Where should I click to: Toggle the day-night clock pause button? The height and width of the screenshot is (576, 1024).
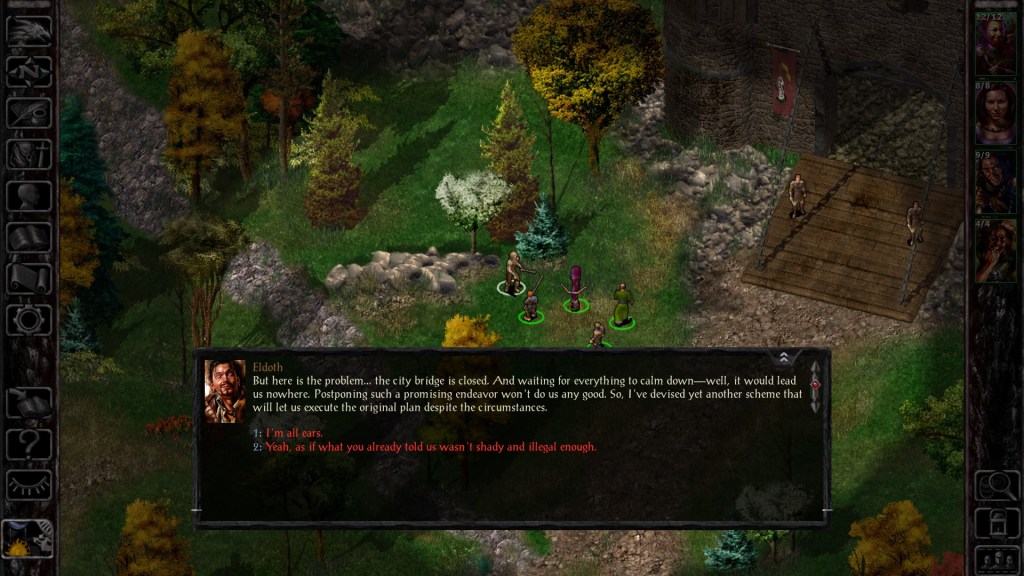pos(27,538)
